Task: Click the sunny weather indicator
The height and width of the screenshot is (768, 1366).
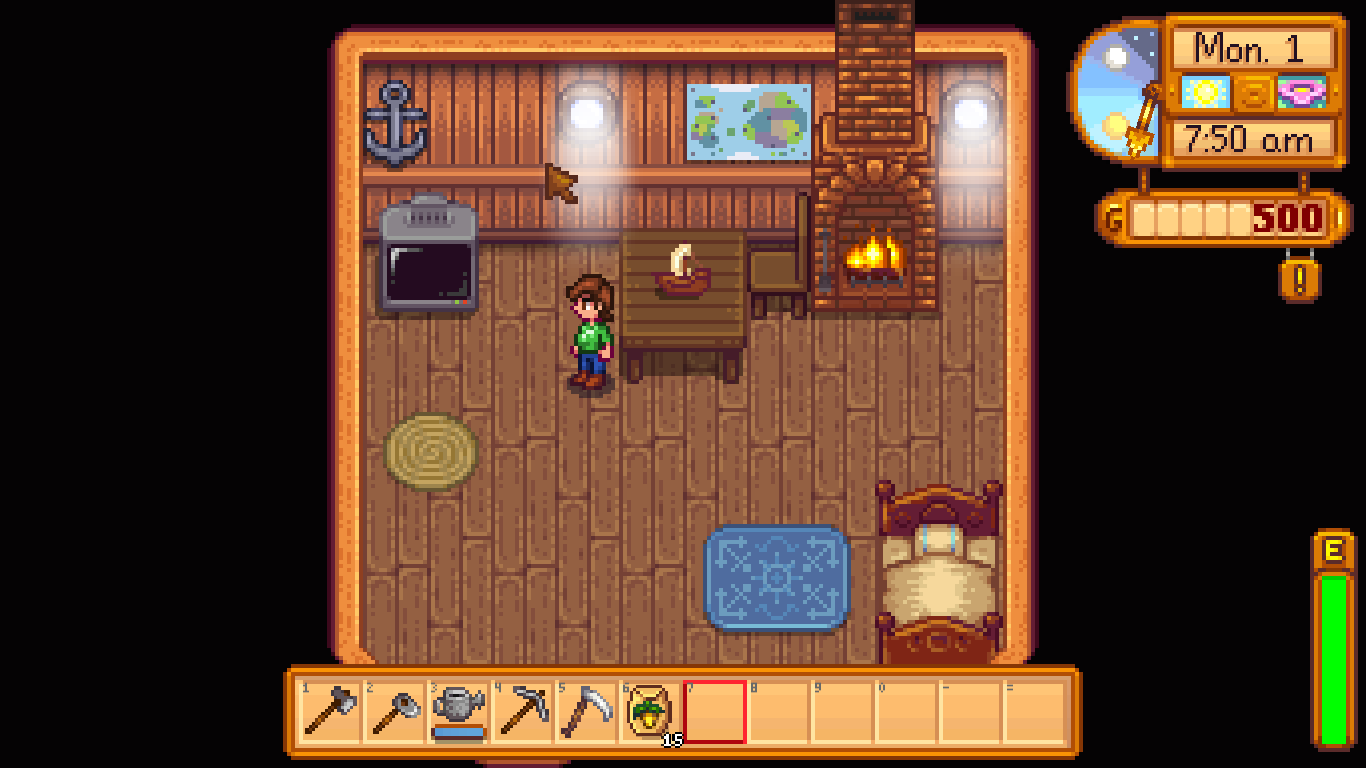Action: click(x=1204, y=92)
